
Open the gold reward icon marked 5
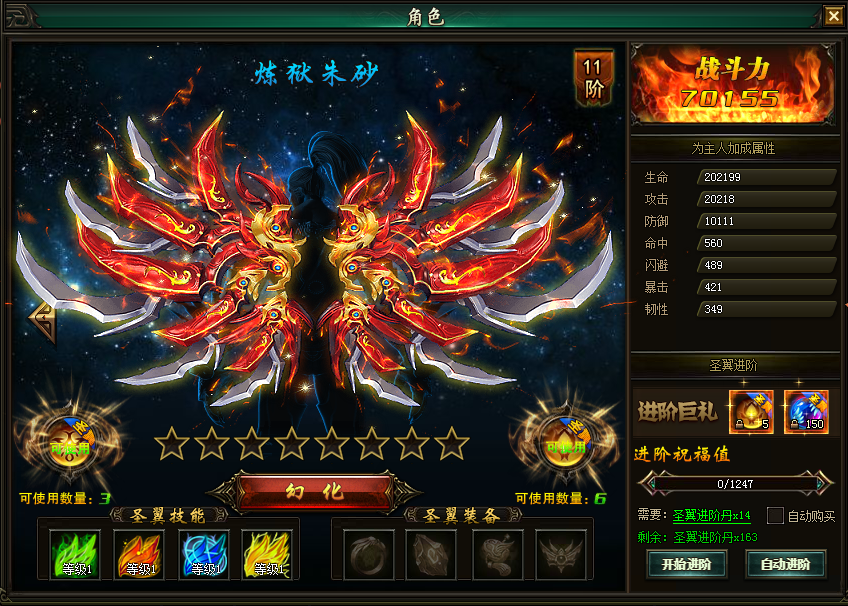[x=750, y=410]
